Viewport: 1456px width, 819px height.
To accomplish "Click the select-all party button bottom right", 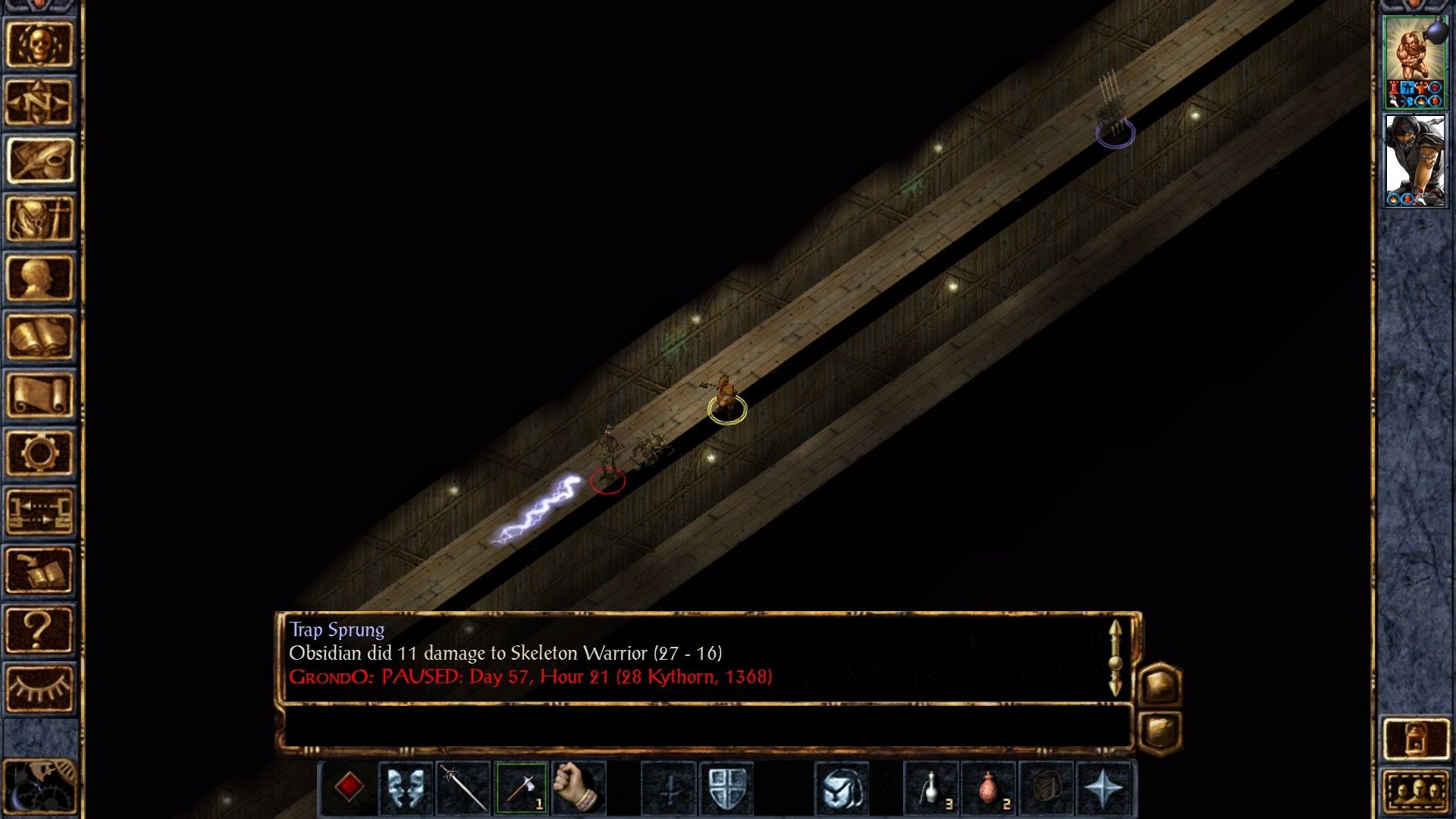I will coord(1417,792).
